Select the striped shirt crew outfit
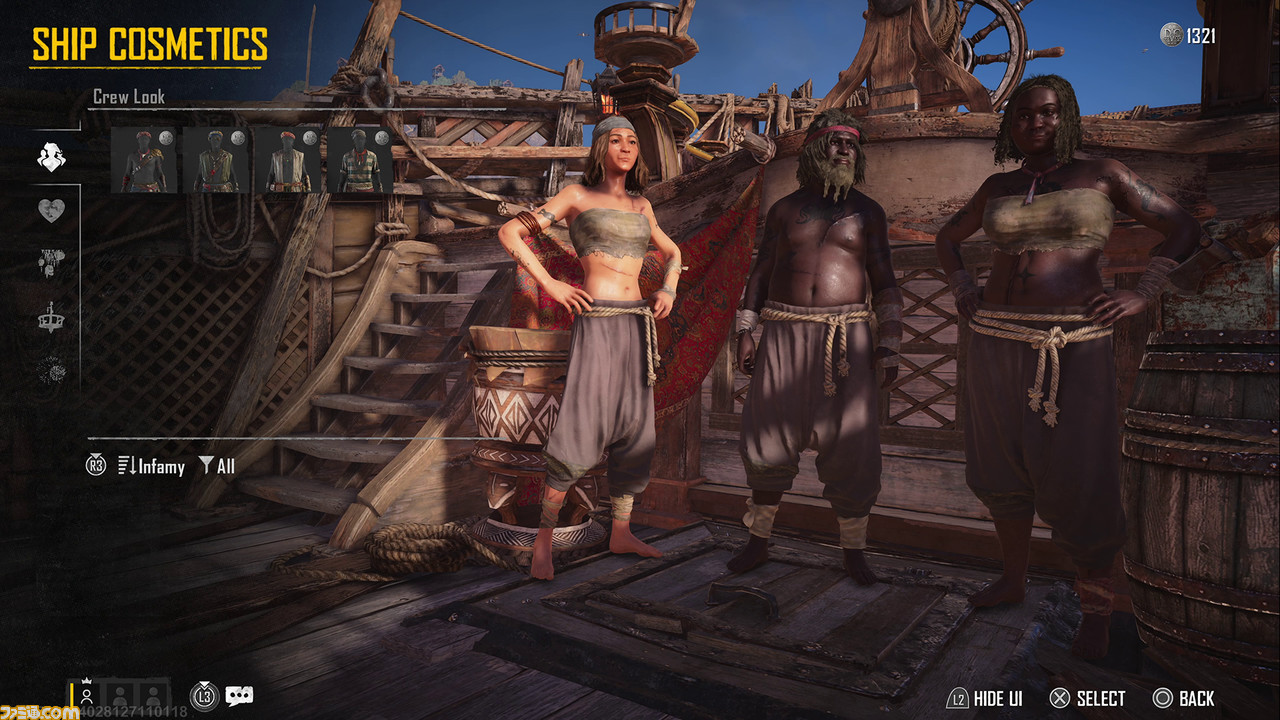The height and width of the screenshot is (720, 1280). (x=360, y=160)
